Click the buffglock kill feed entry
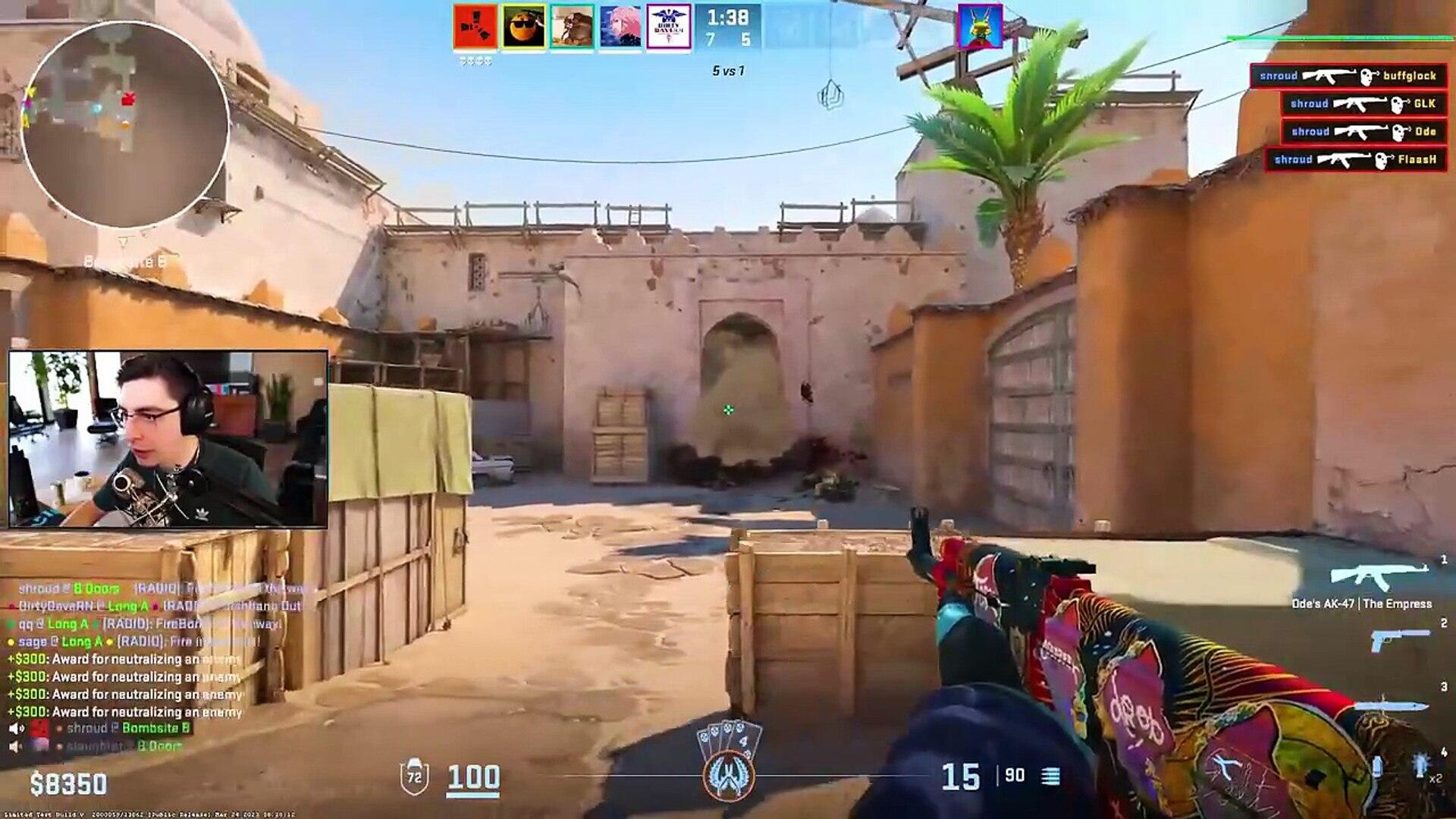 click(x=1348, y=76)
